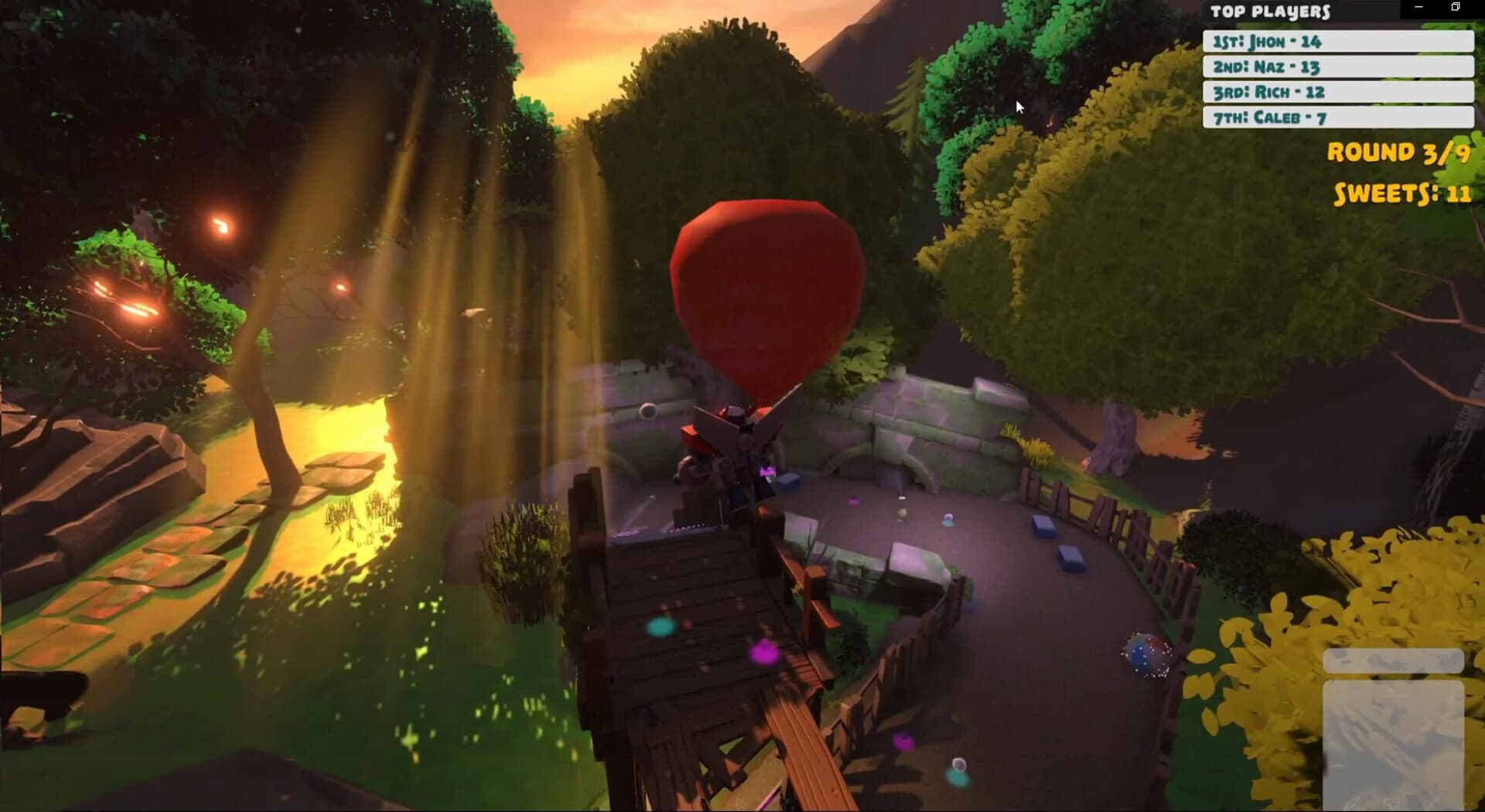Click the faded minimap panel in bottom-right corner
Image resolution: width=1485 pixels, height=812 pixels.
[1392, 735]
